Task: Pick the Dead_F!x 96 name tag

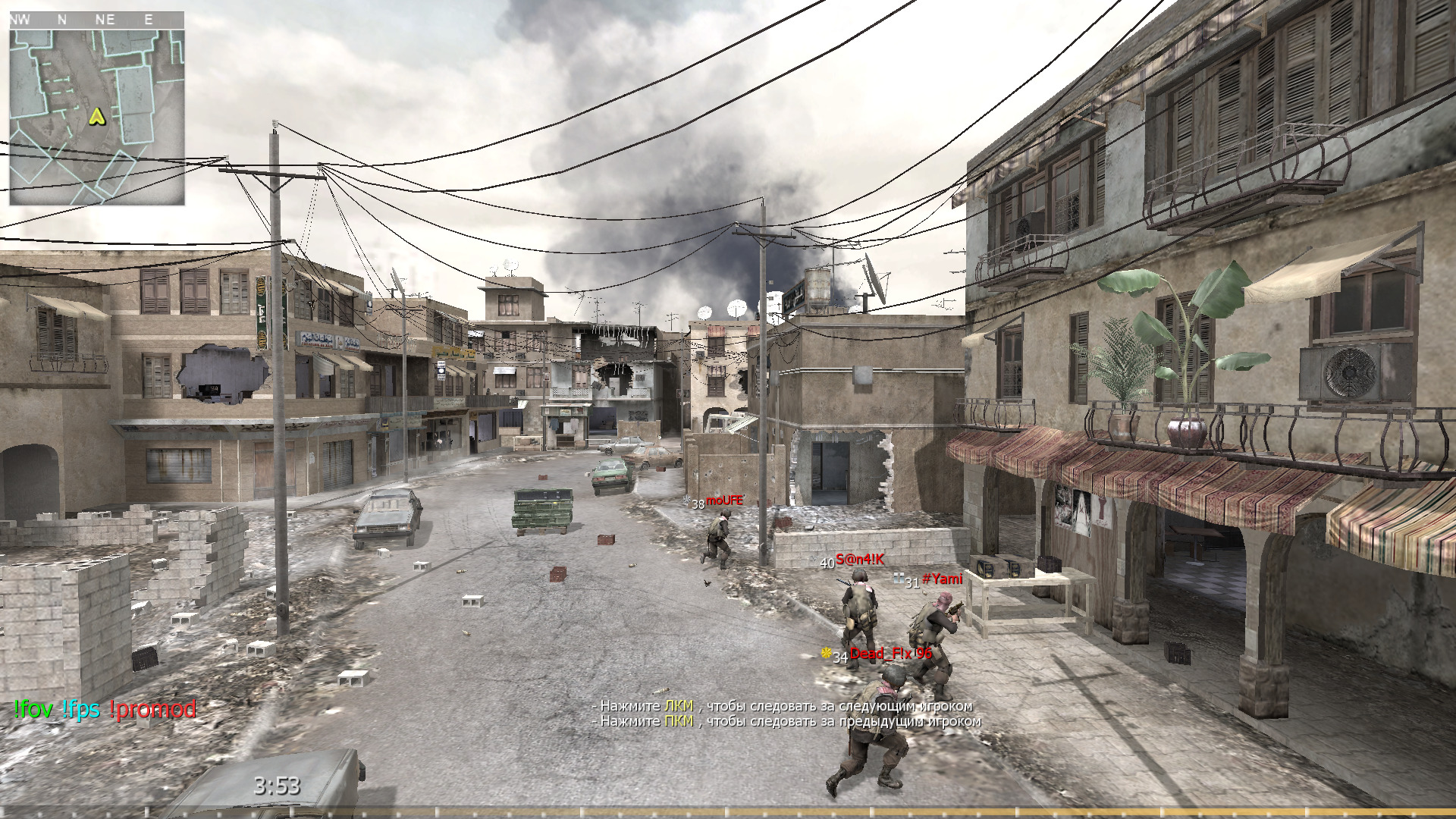Action: (890, 654)
